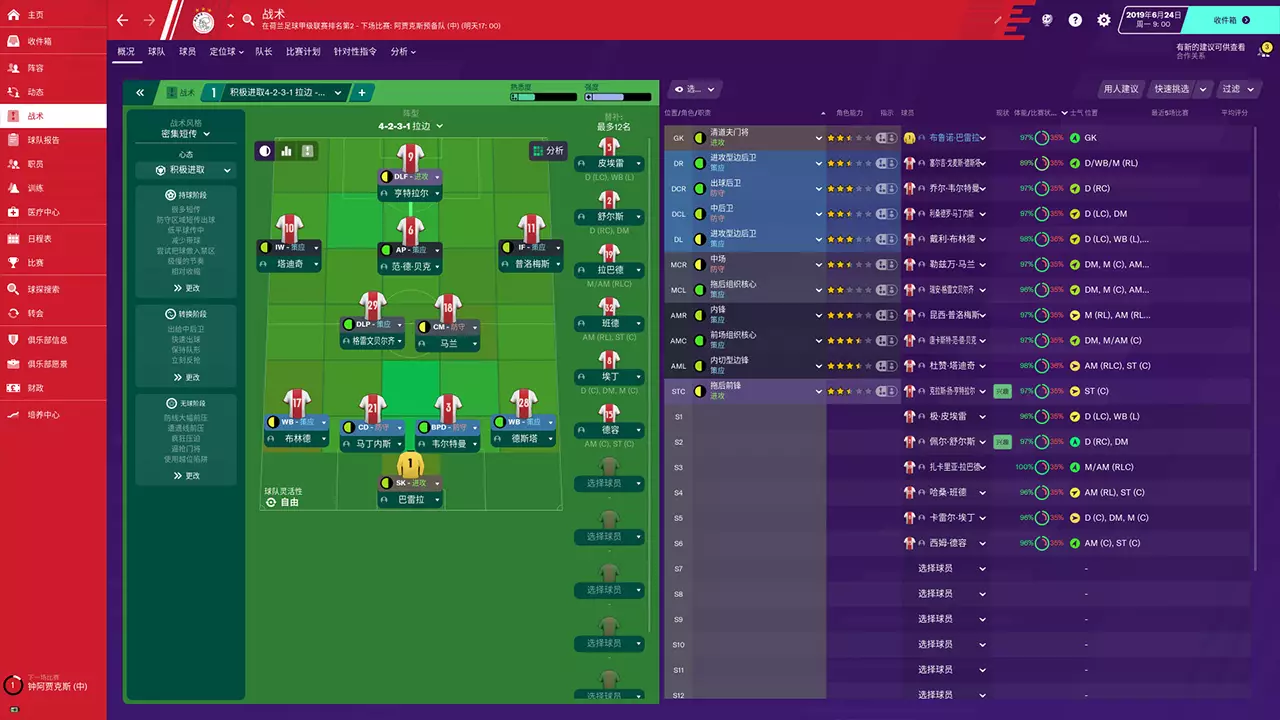Image resolution: width=1280 pixels, height=720 pixels.
Task: Toggle the bar-chart view above the pitch
Action: (288, 150)
